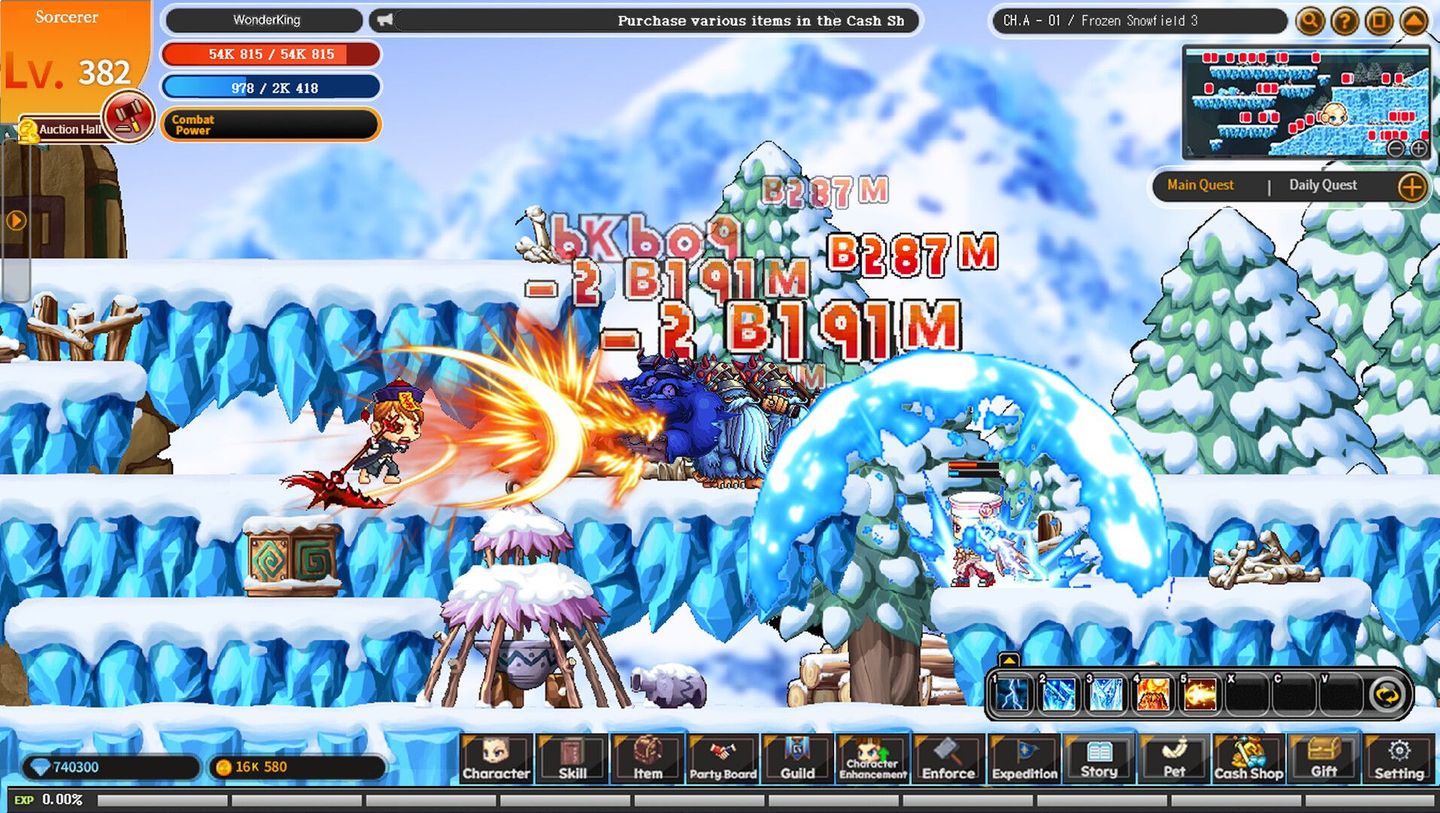Open the Item inventory
Screen dimensions: 1440x813
tap(647, 760)
